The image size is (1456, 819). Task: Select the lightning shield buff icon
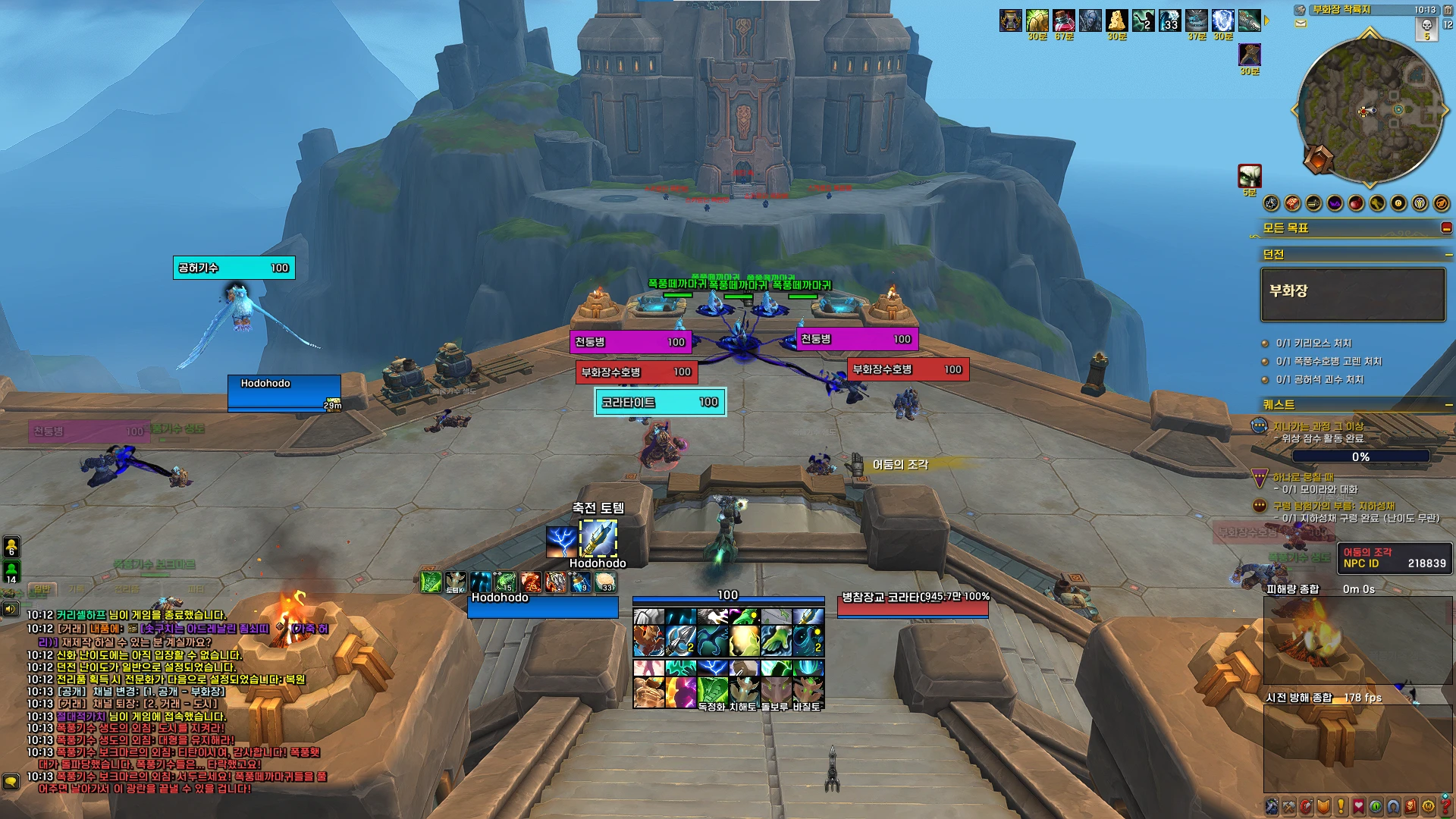point(1222,20)
